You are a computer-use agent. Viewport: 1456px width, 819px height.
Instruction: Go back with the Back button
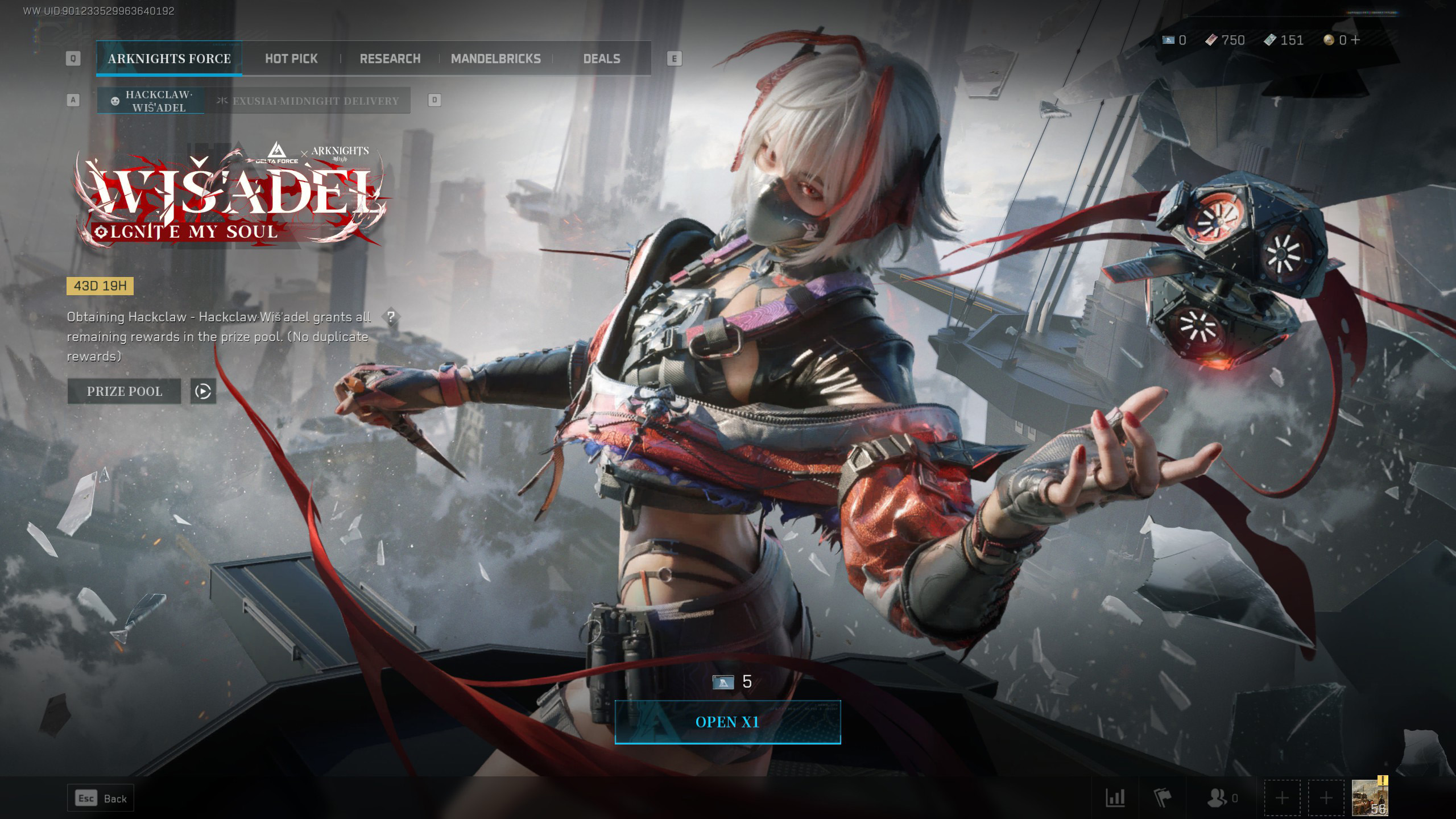pyautogui.click(x=101, y=799)
